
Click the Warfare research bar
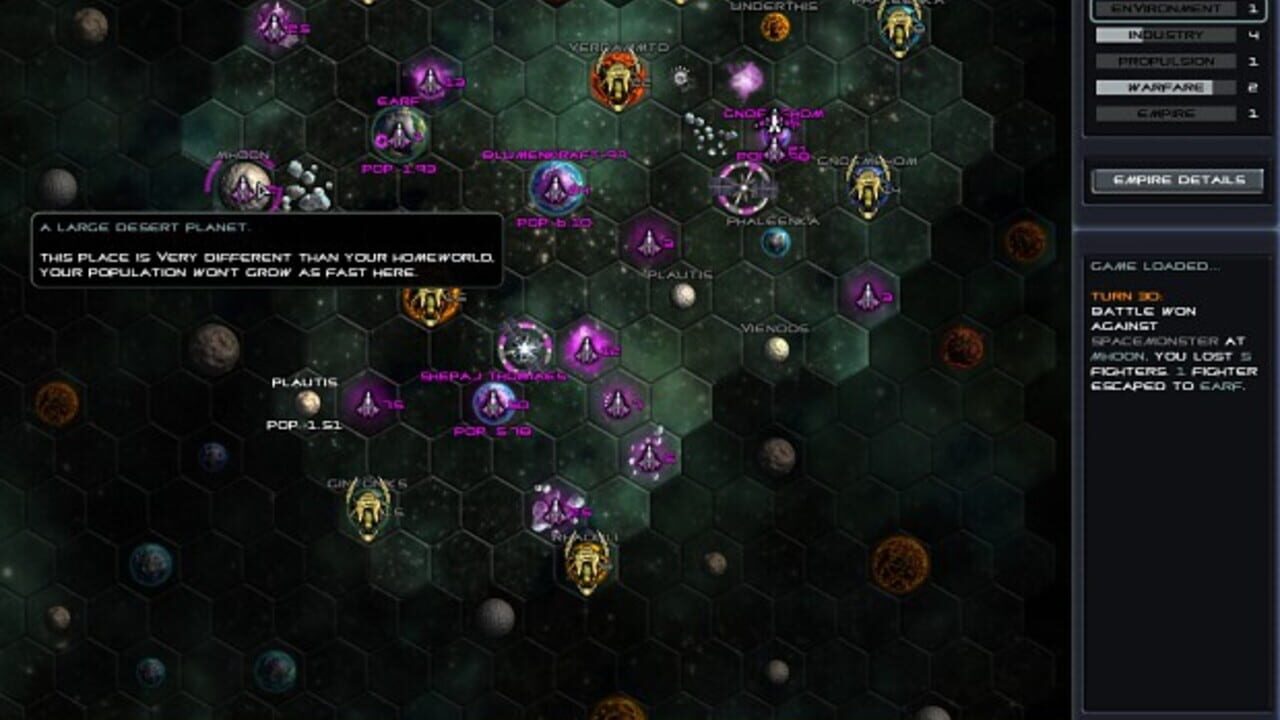coord(1165,88)
